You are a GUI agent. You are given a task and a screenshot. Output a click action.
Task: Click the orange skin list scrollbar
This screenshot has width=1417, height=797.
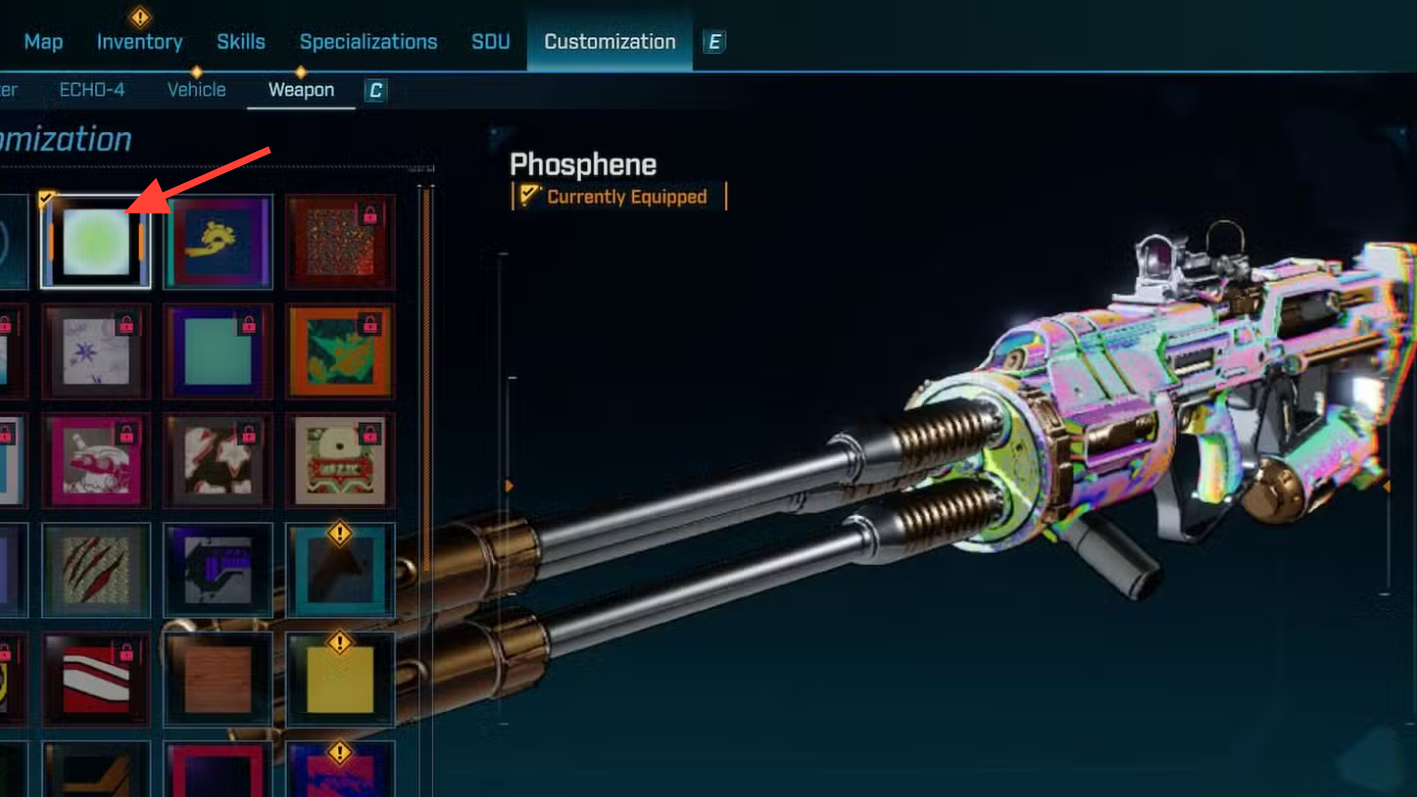427,380
